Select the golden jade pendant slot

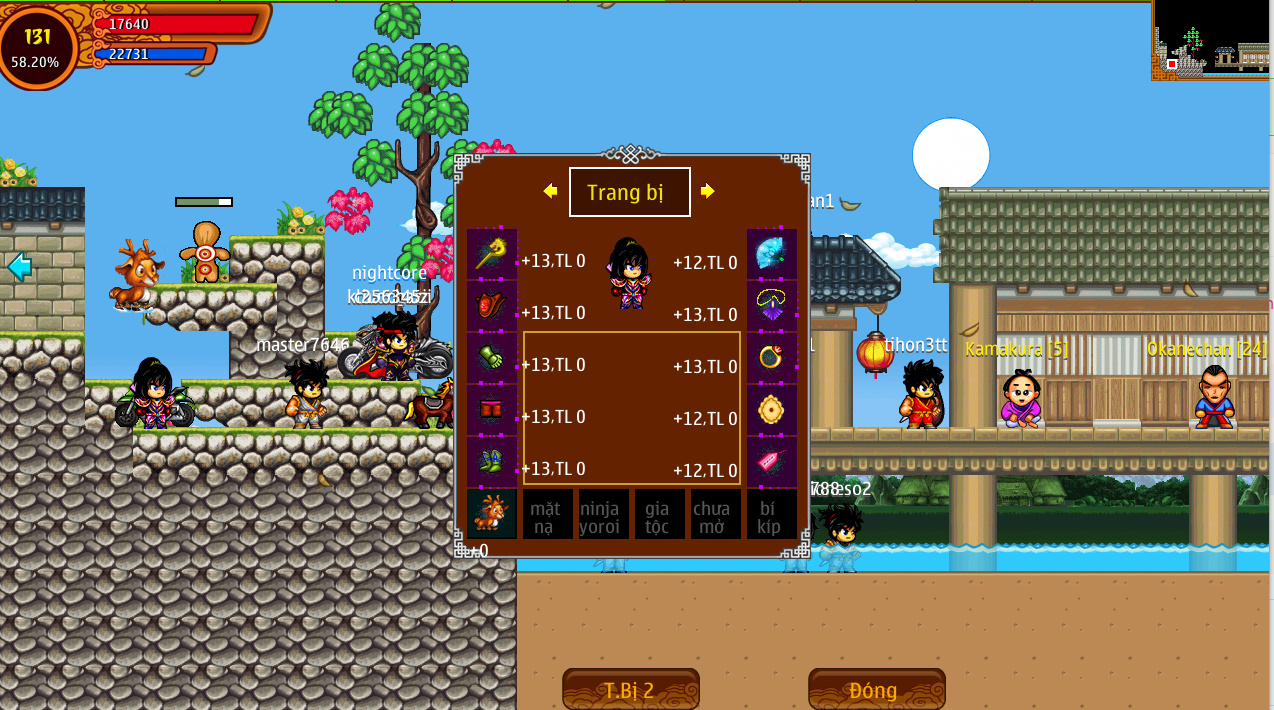[x=772, y=410]
